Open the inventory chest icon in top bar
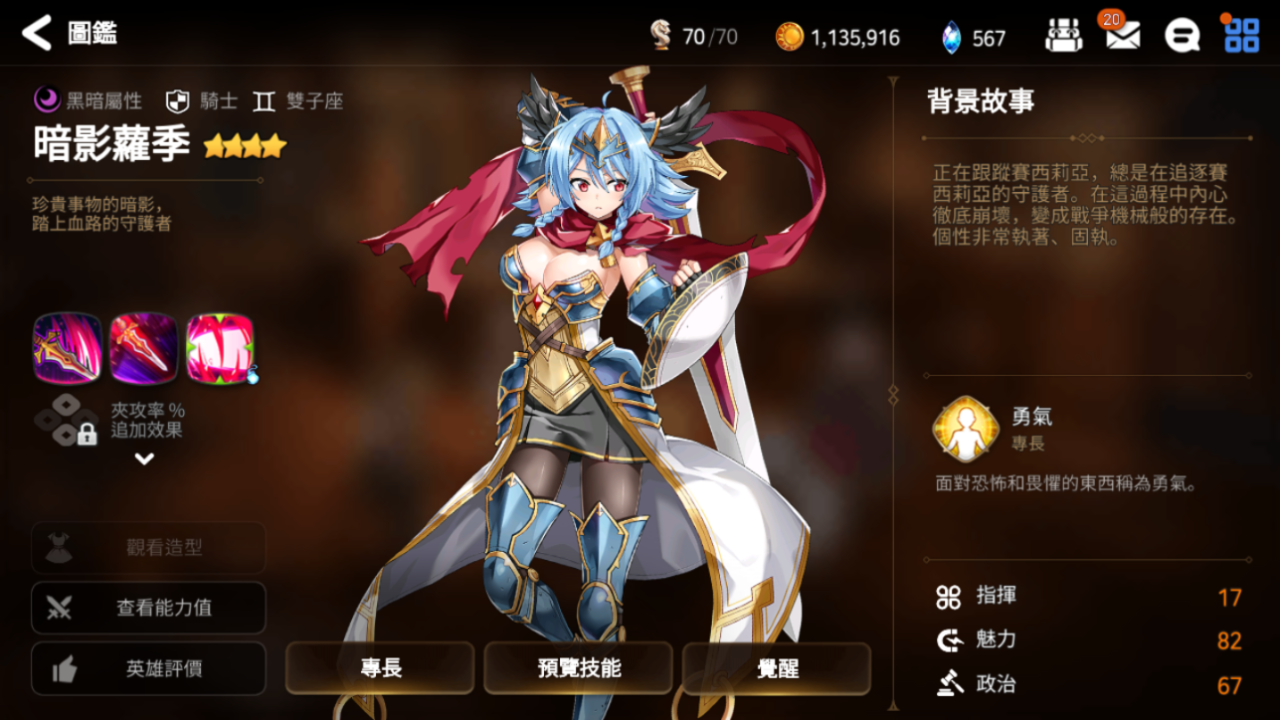1280x720 pixels. pos(1063,34)
